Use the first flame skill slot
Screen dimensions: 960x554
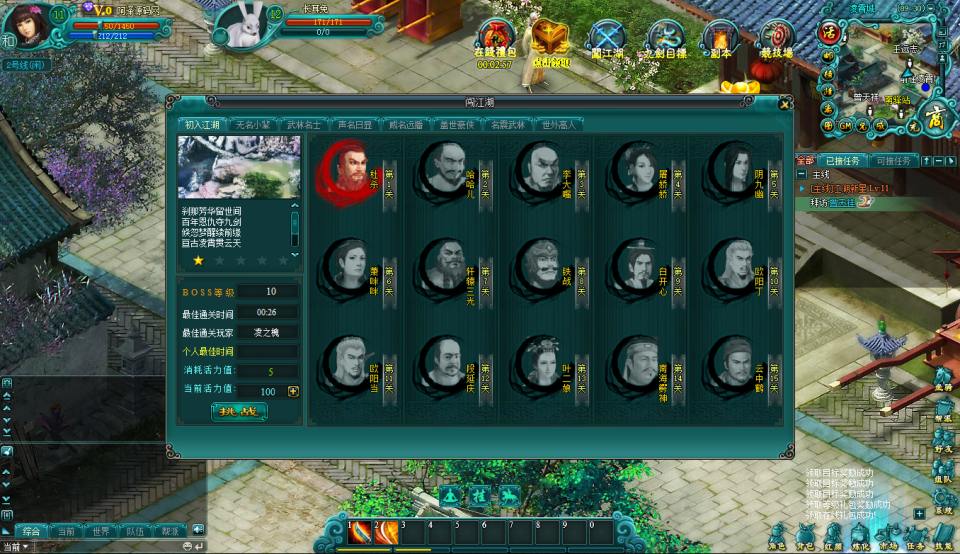click(359, 532)
